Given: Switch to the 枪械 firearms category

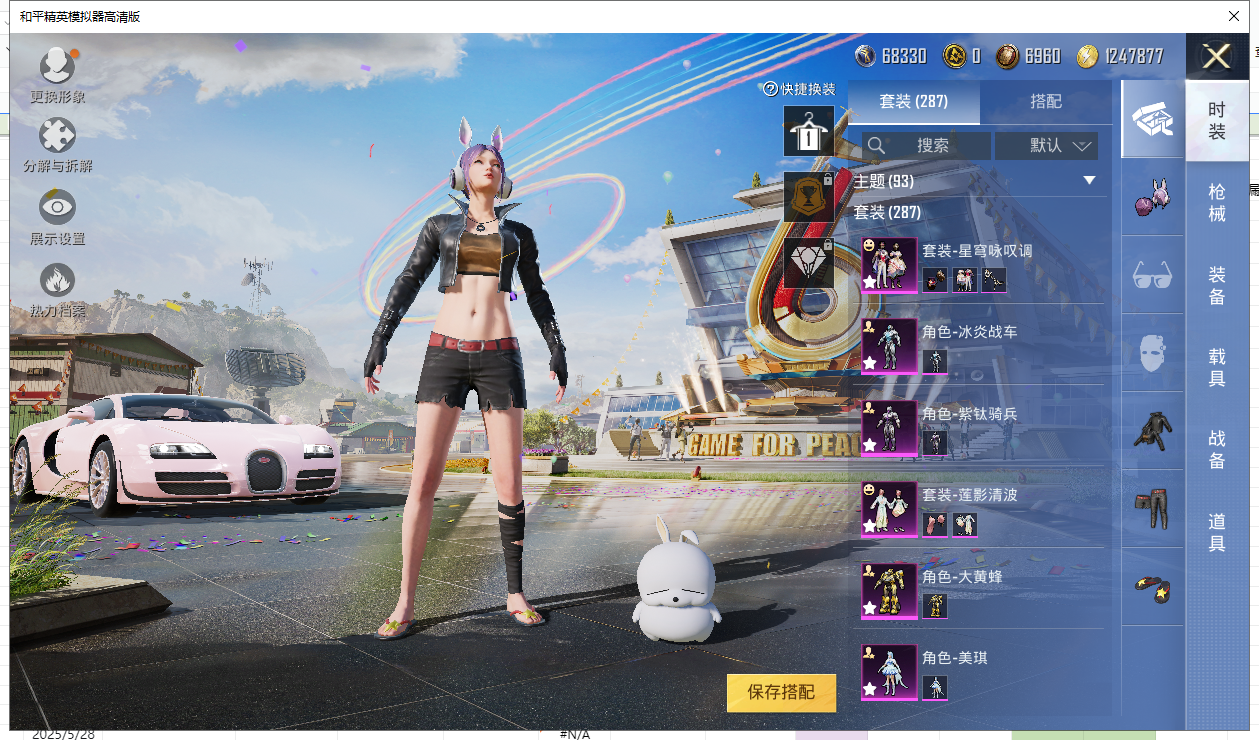Looking at the screenshot, I should coord(1216,202).
